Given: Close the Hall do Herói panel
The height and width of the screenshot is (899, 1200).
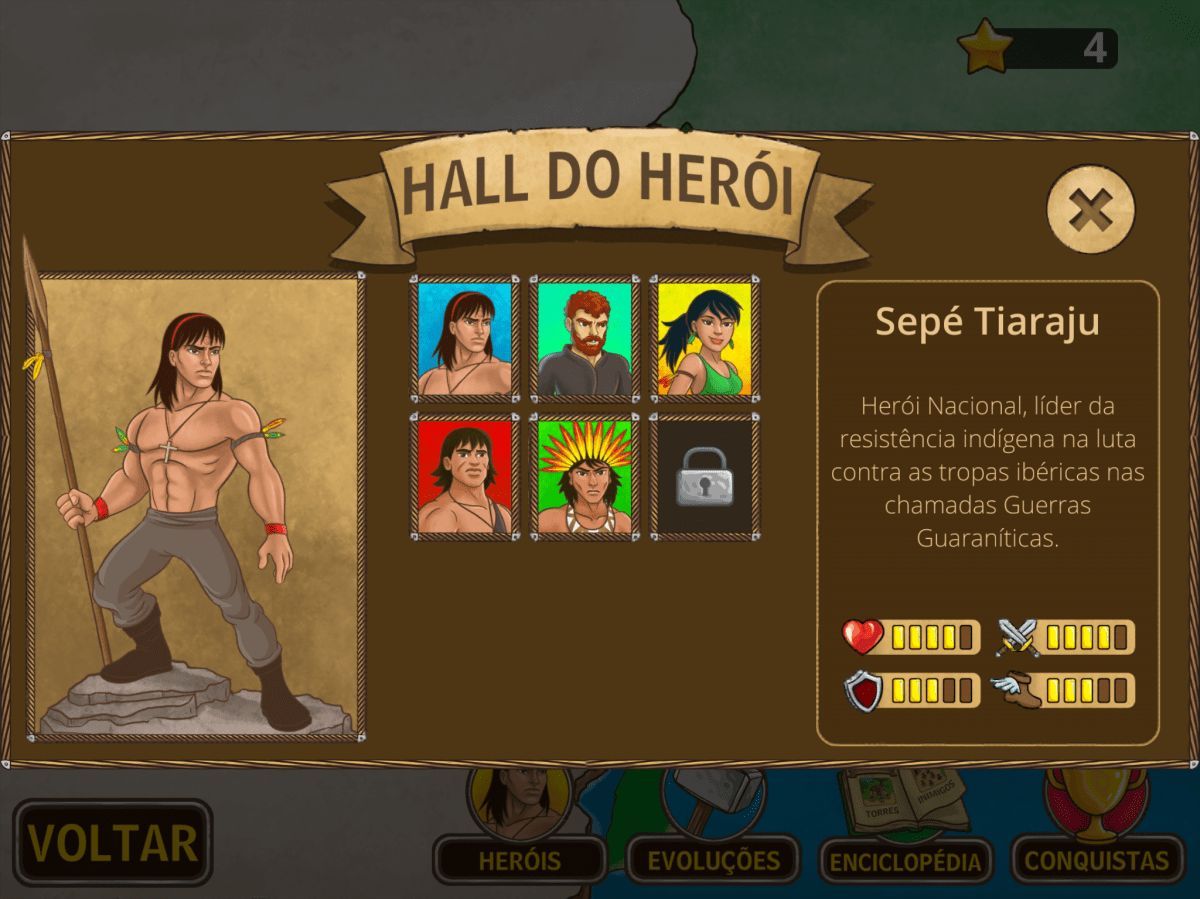Looking at the screenshot, I should tap(1090, 209).
